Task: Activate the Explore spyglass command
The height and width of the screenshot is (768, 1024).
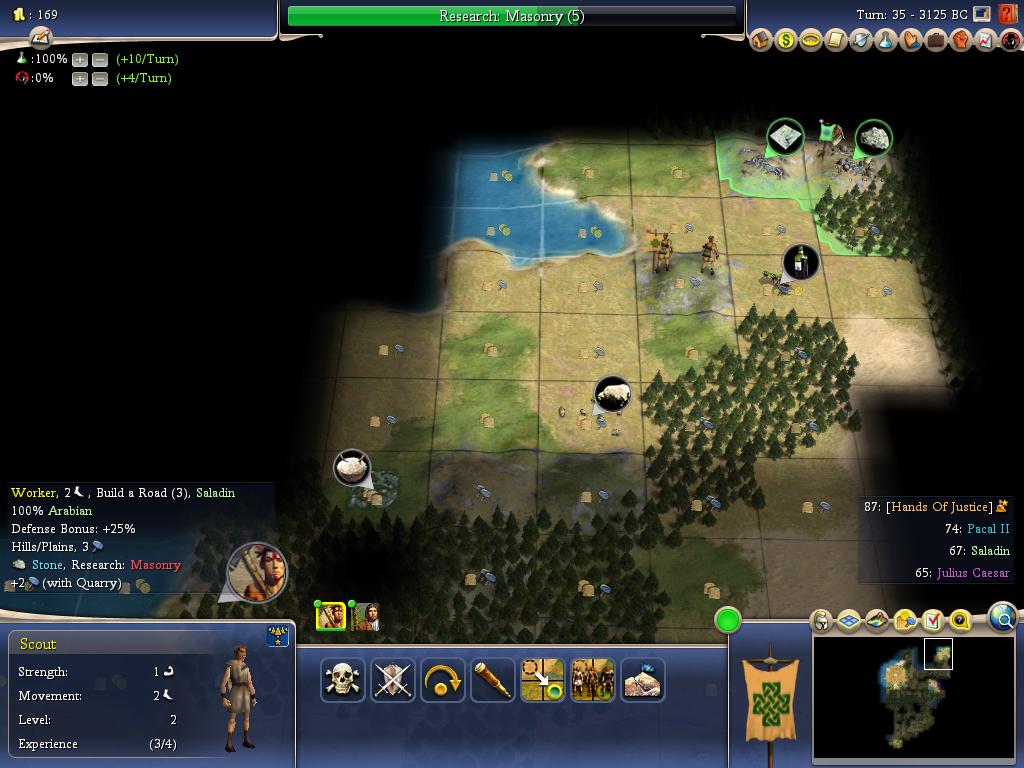Action: [492, 680]
